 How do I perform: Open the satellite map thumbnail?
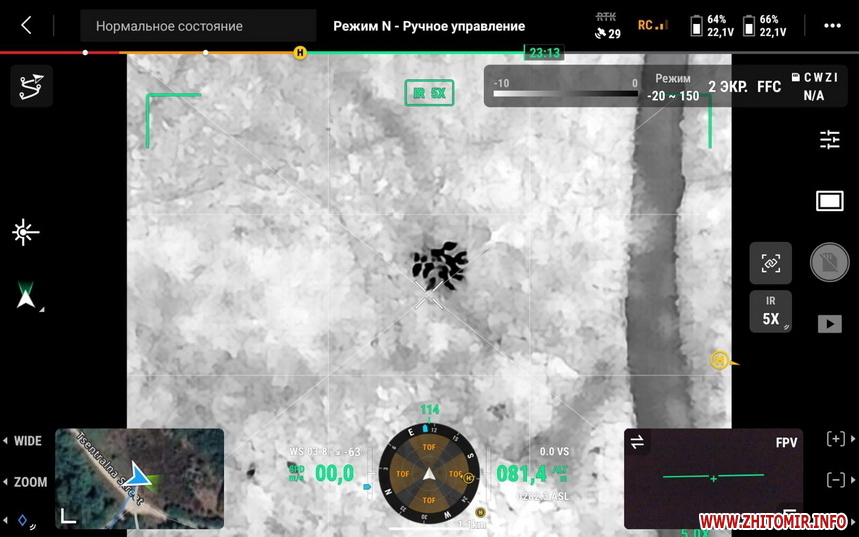139,478
